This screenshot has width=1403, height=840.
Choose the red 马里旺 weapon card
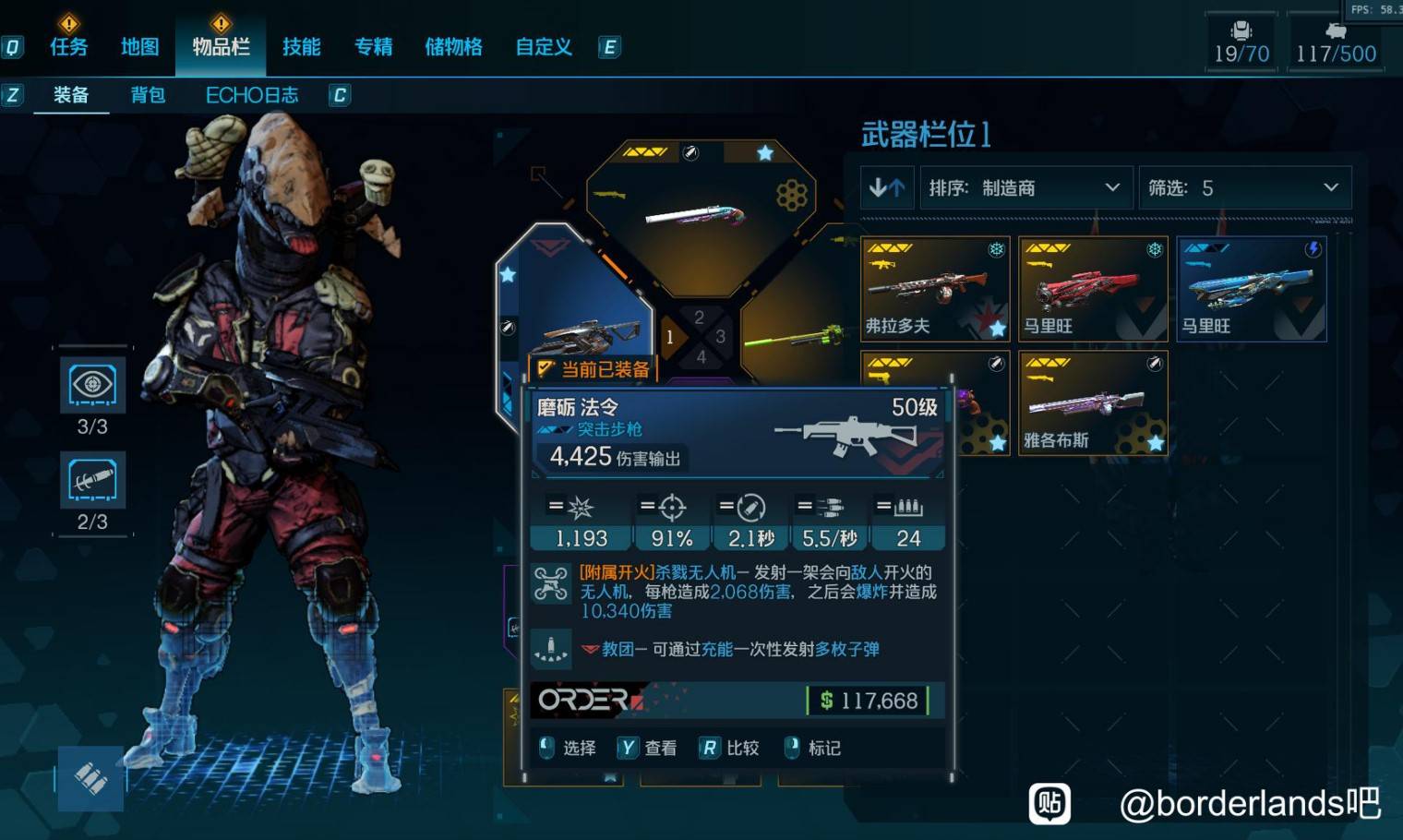(x=1093, y=289)
